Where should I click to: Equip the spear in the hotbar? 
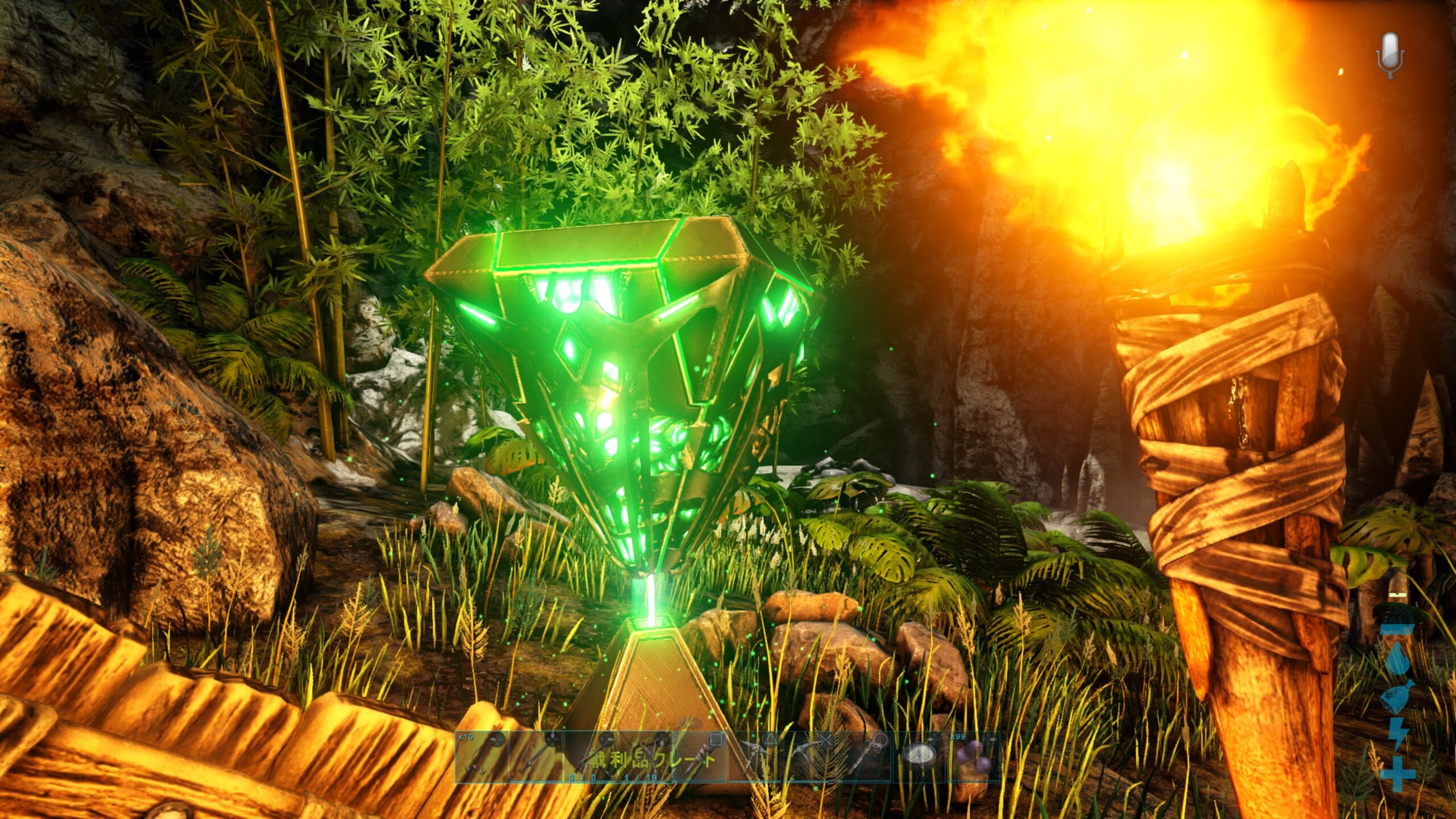(x=536, y=757)
